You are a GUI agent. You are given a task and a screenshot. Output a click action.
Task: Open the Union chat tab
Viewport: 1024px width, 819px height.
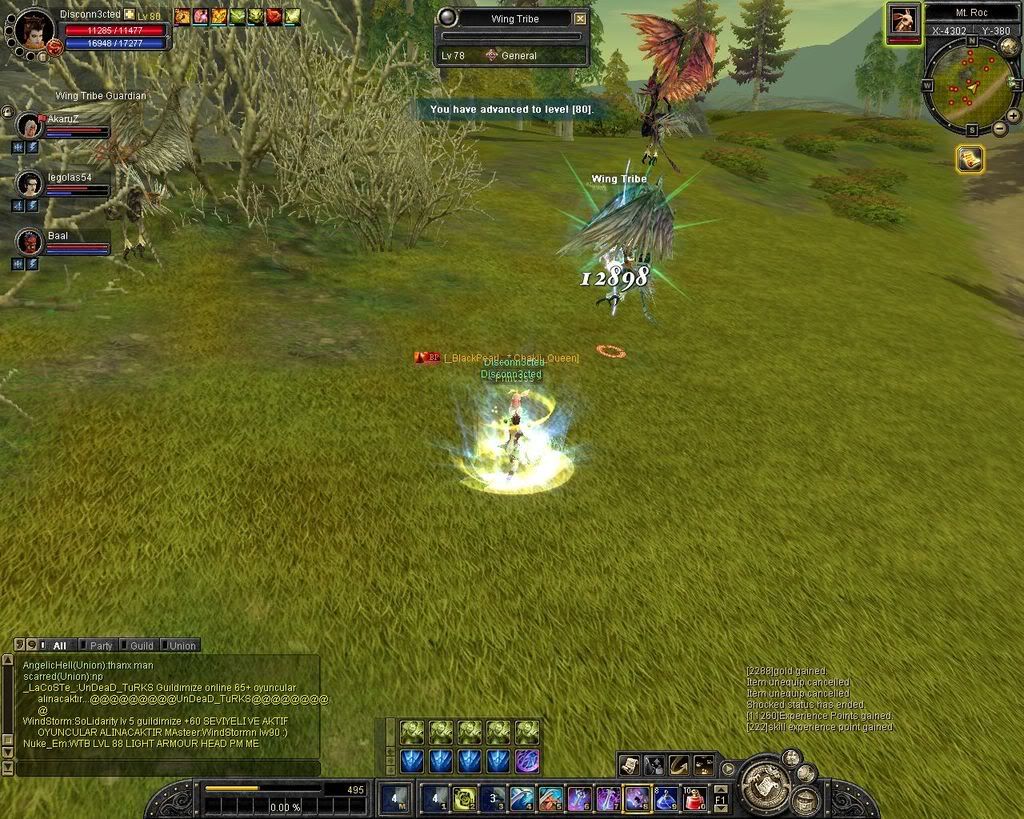click(179, 646)
